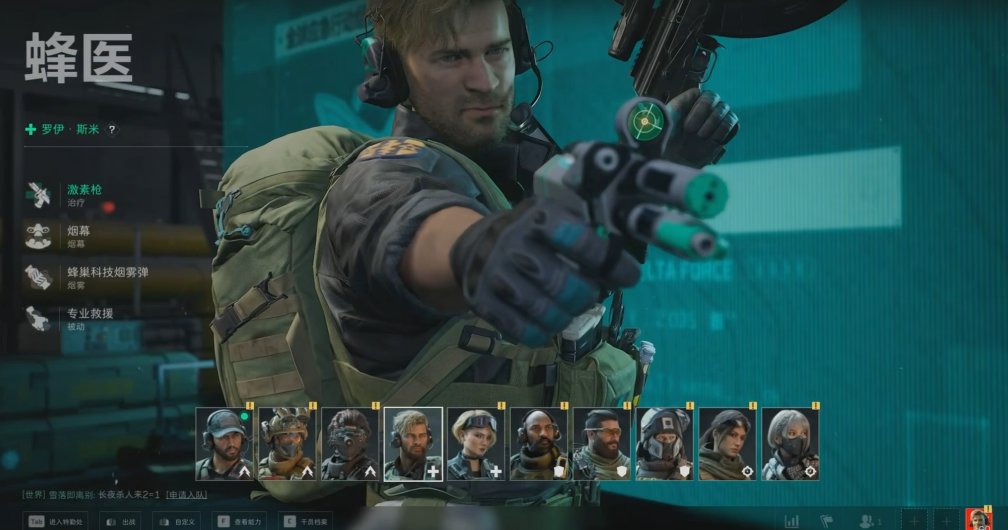1008x530 pixels.
Task: Open the flag icon in the bottom bar
Action: click(x=827, y=520)
